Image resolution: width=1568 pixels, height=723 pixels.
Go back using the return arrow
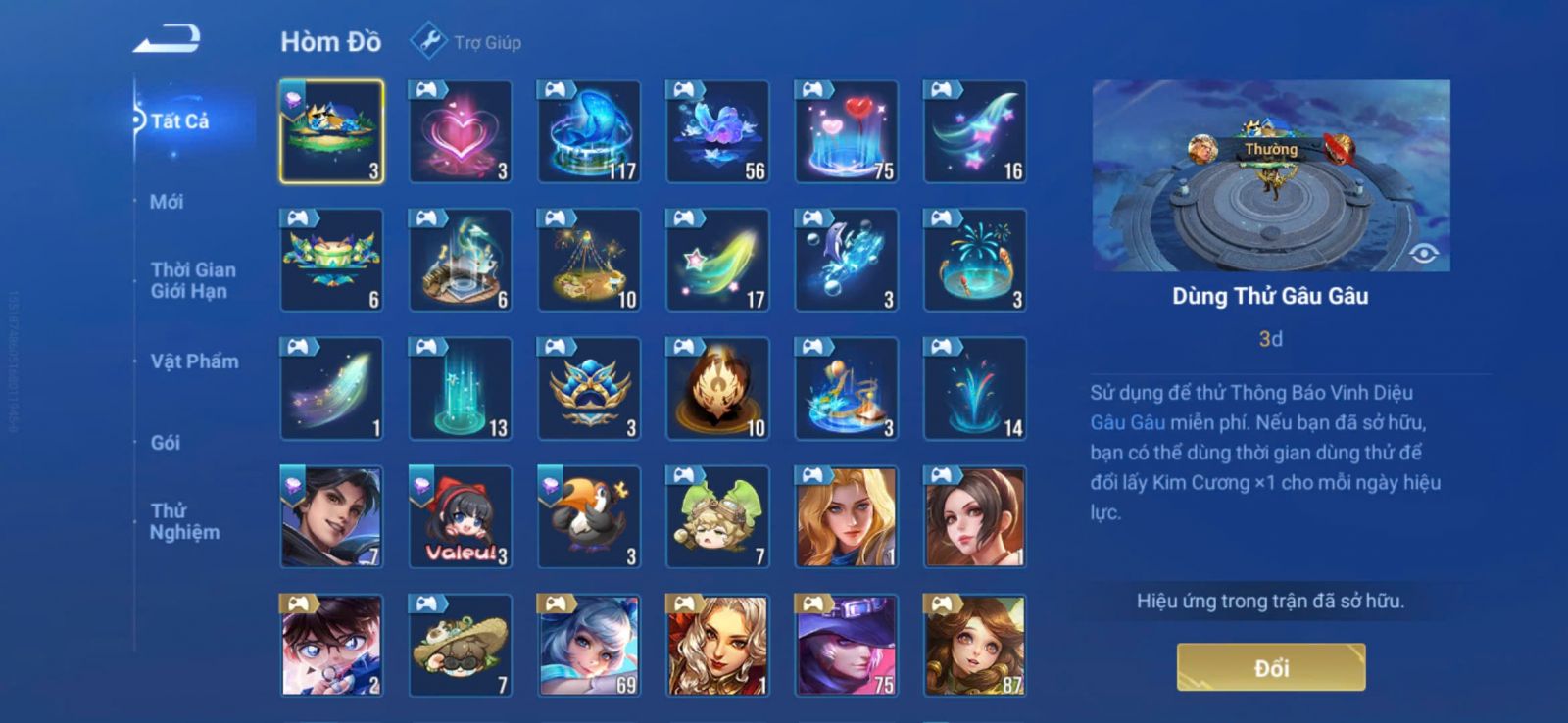[167, 40]
